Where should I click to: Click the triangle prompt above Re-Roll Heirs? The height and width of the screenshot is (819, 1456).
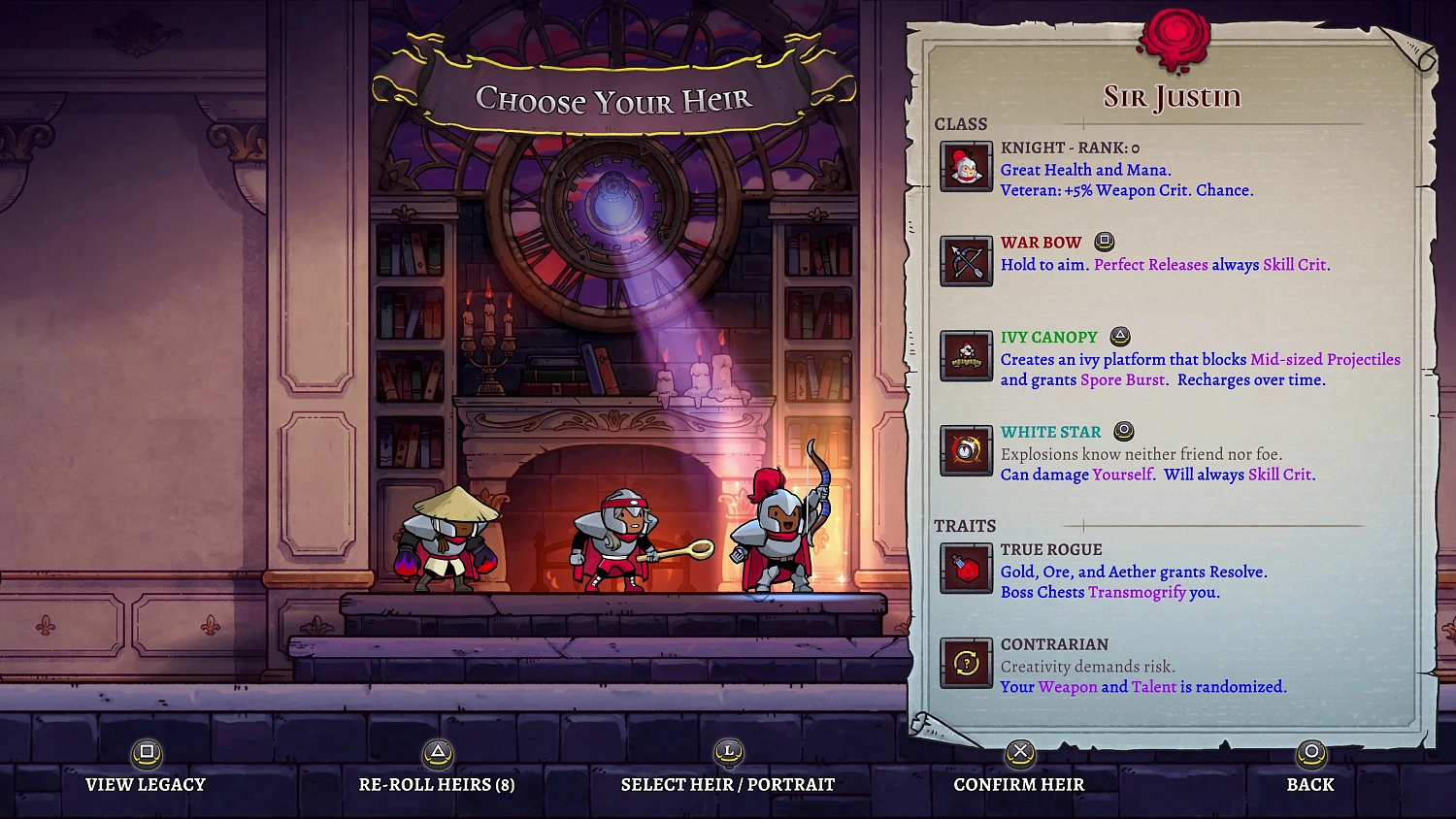(437, 752)
